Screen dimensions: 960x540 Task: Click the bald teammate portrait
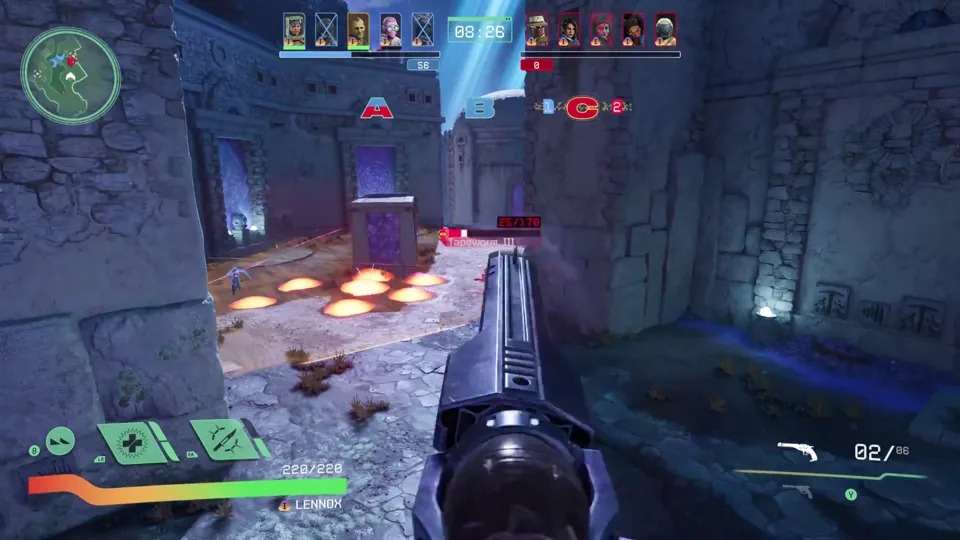click(358, 29)
